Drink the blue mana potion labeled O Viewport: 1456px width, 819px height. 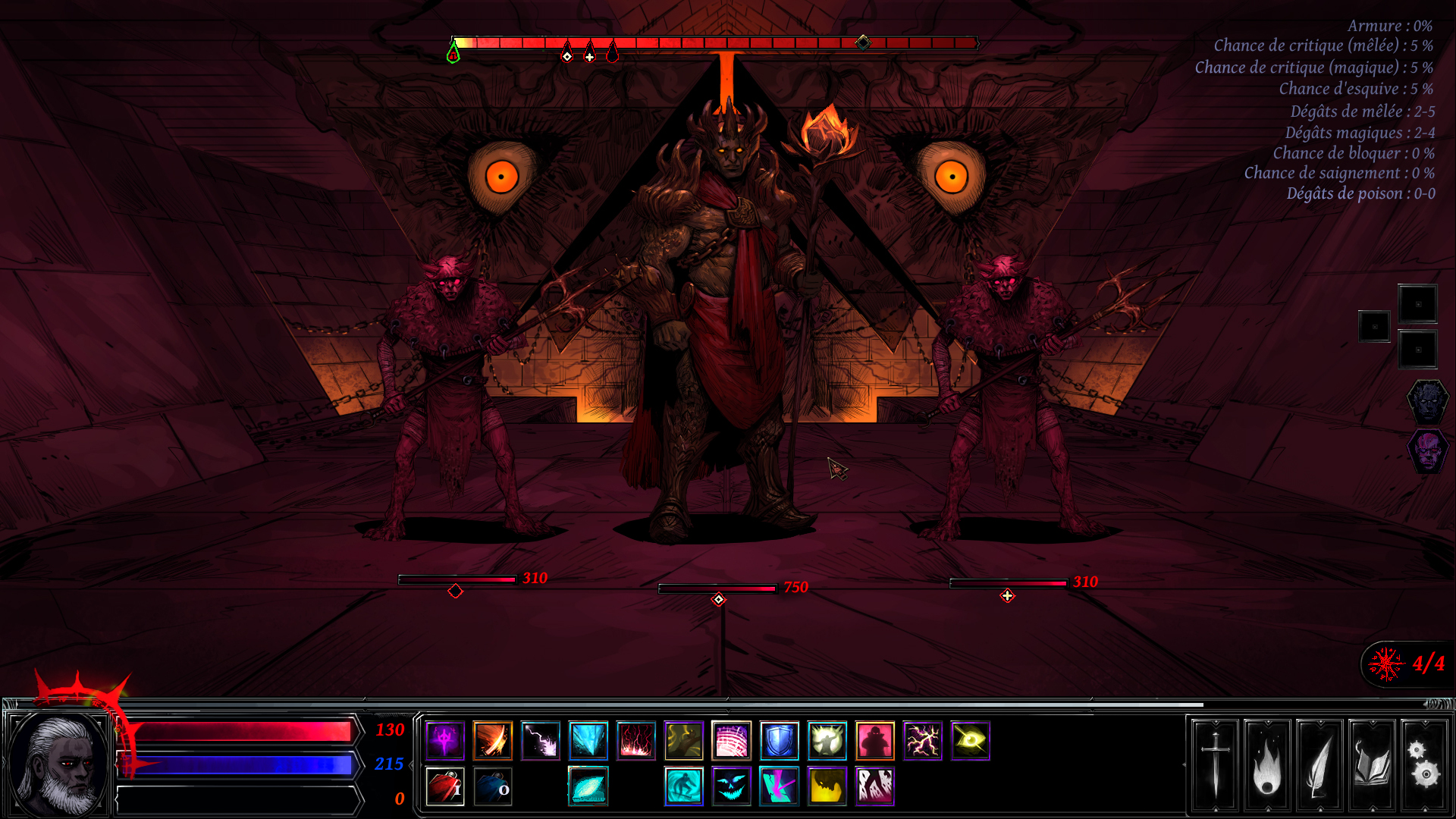[493, 787]
